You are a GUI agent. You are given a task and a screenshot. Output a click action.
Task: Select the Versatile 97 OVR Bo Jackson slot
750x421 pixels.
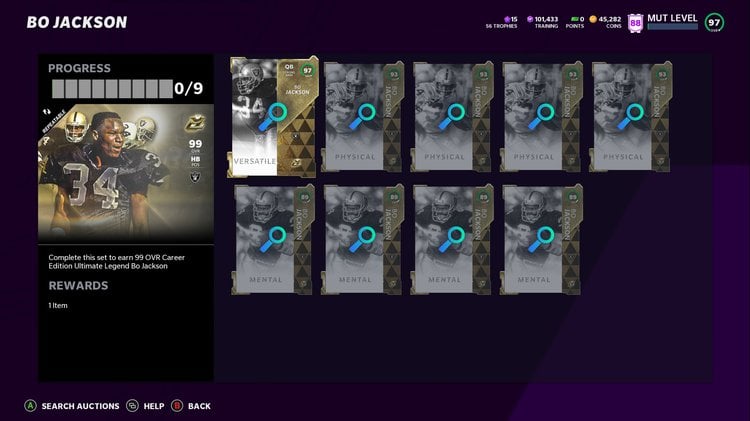273,117
